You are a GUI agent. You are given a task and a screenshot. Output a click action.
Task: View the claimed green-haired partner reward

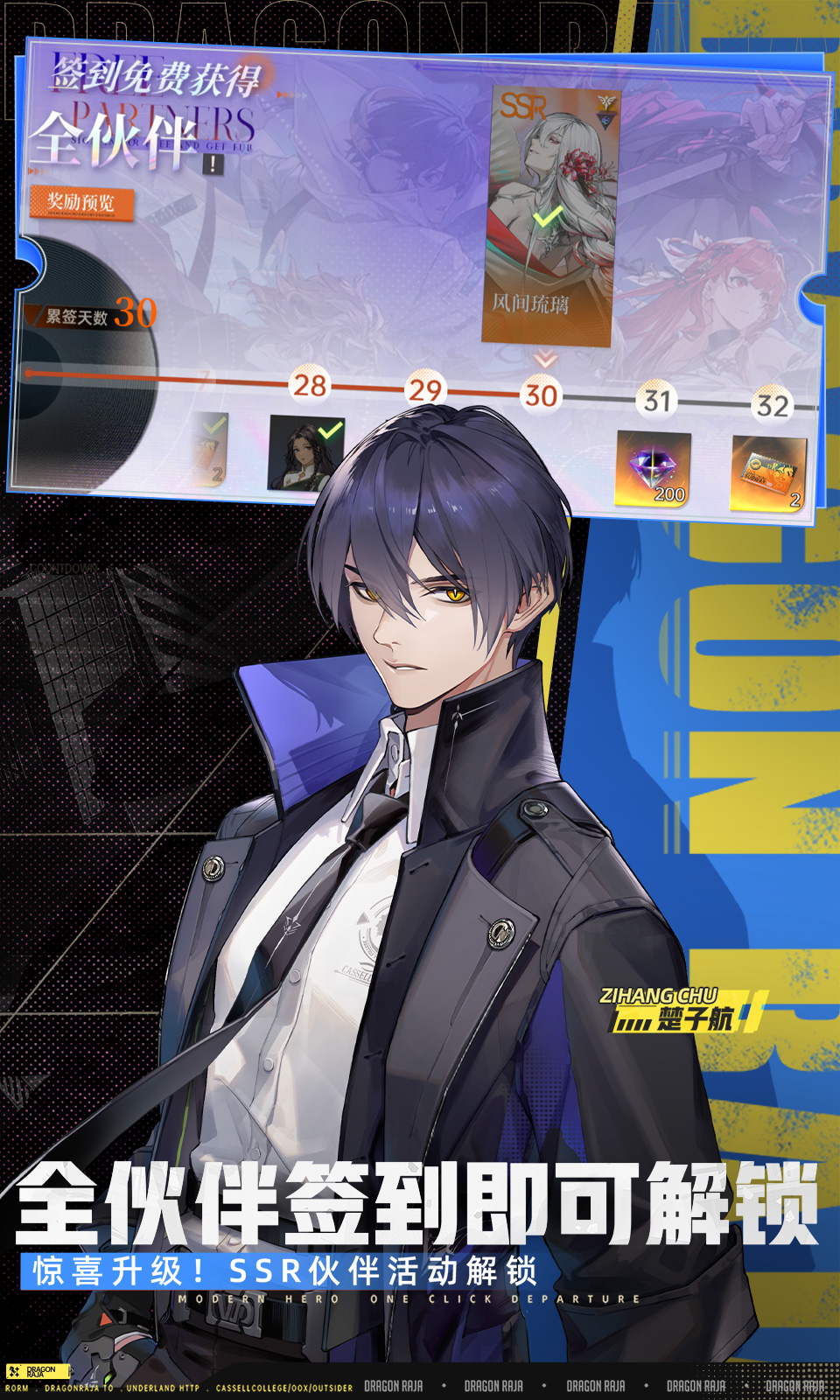point(305,453)
